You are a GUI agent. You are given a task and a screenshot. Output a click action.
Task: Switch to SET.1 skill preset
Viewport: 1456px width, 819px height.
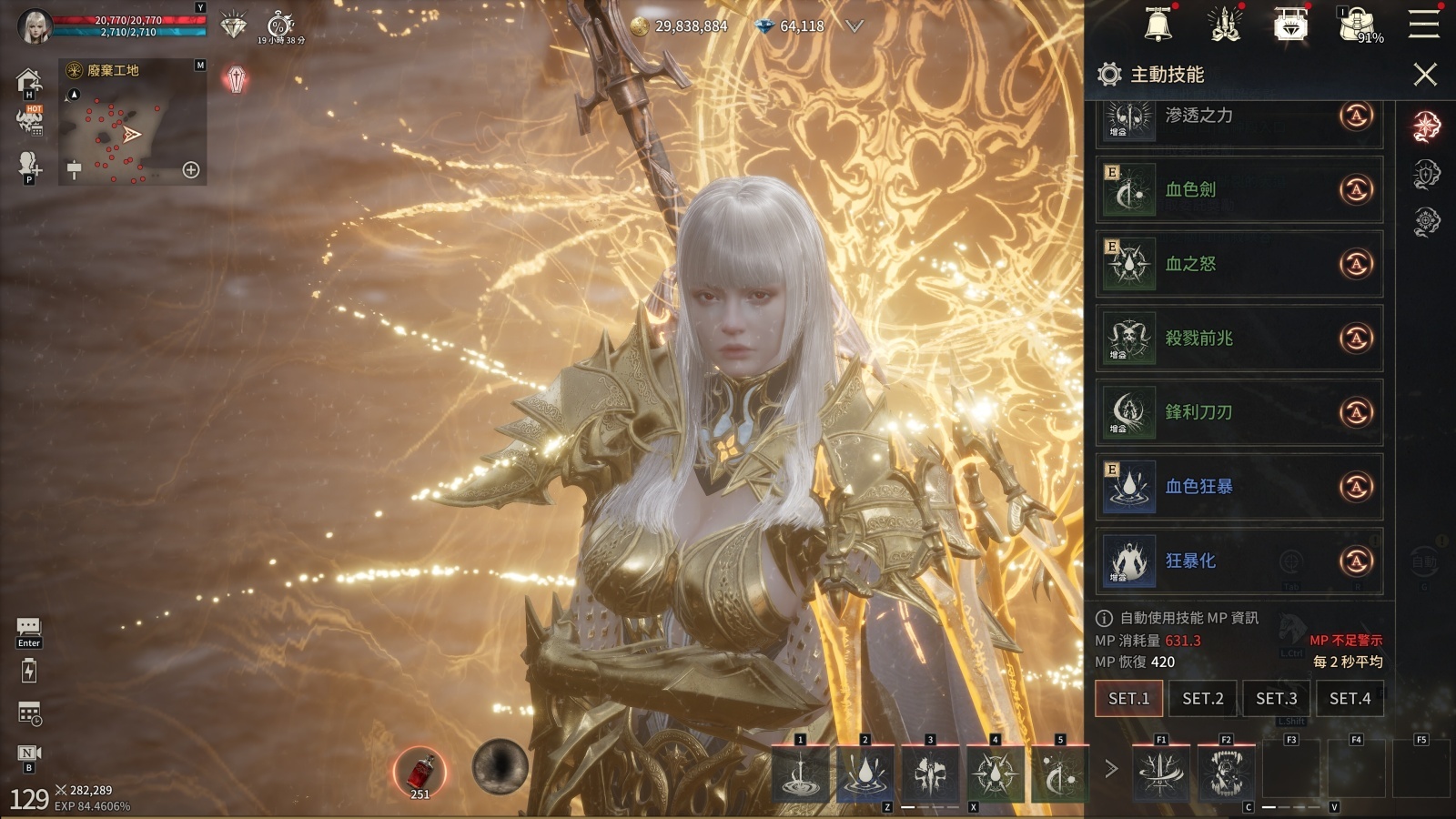[x=1128, y=699]
